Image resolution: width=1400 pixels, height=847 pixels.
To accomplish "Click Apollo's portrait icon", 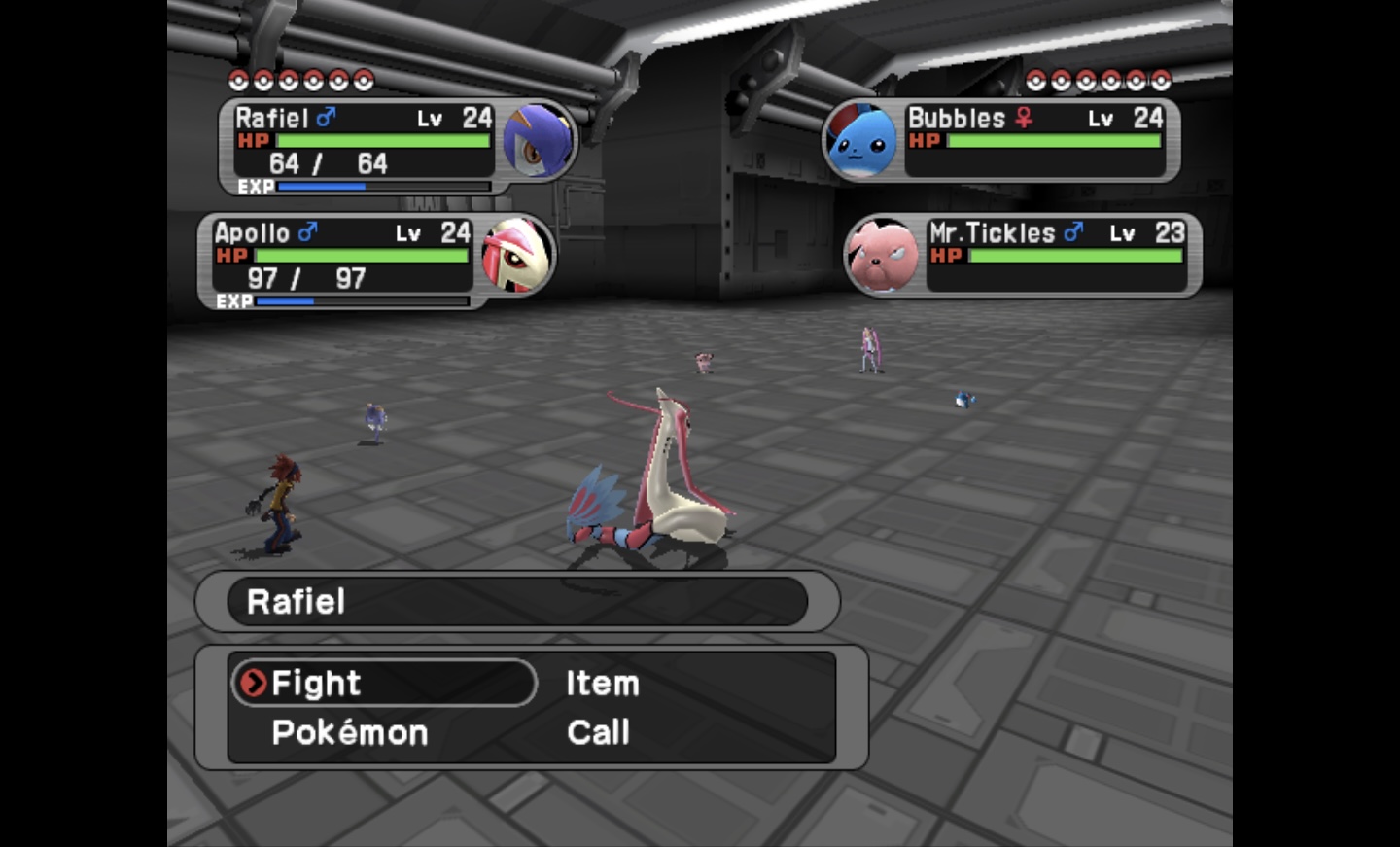I will tap(516, 255).
